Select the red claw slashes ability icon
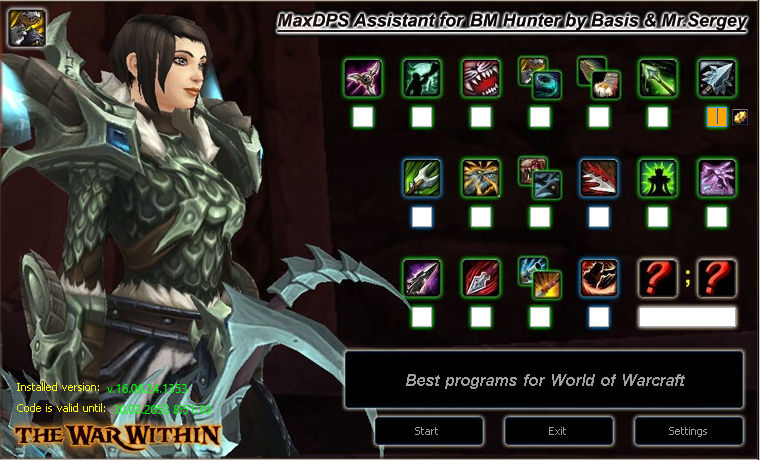The height and width of the screenshot is (460, 760). 599,178
